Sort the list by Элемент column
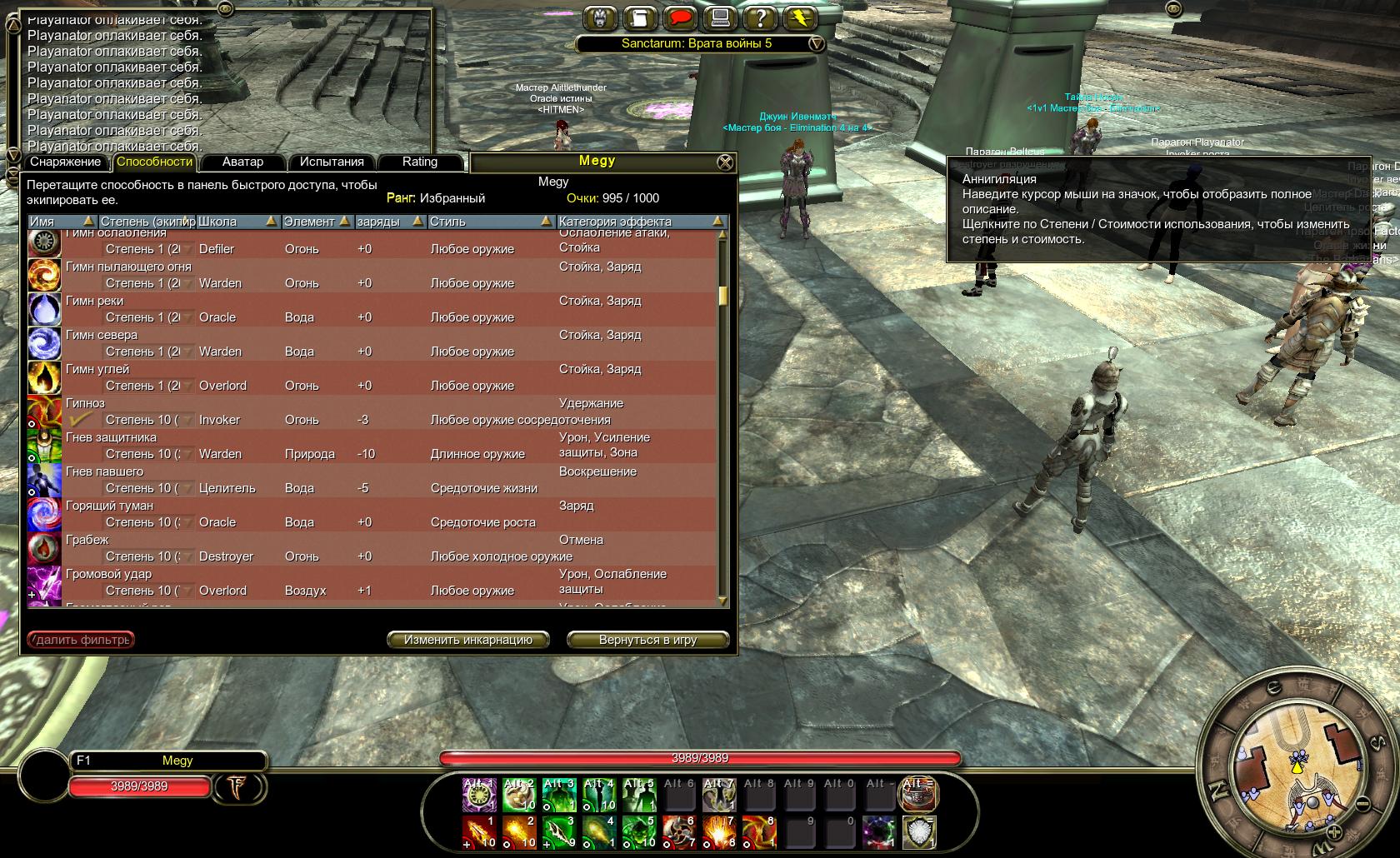The height and width of the screenshot is (858, 1400). pyautogui.click(x=315, y=222)
